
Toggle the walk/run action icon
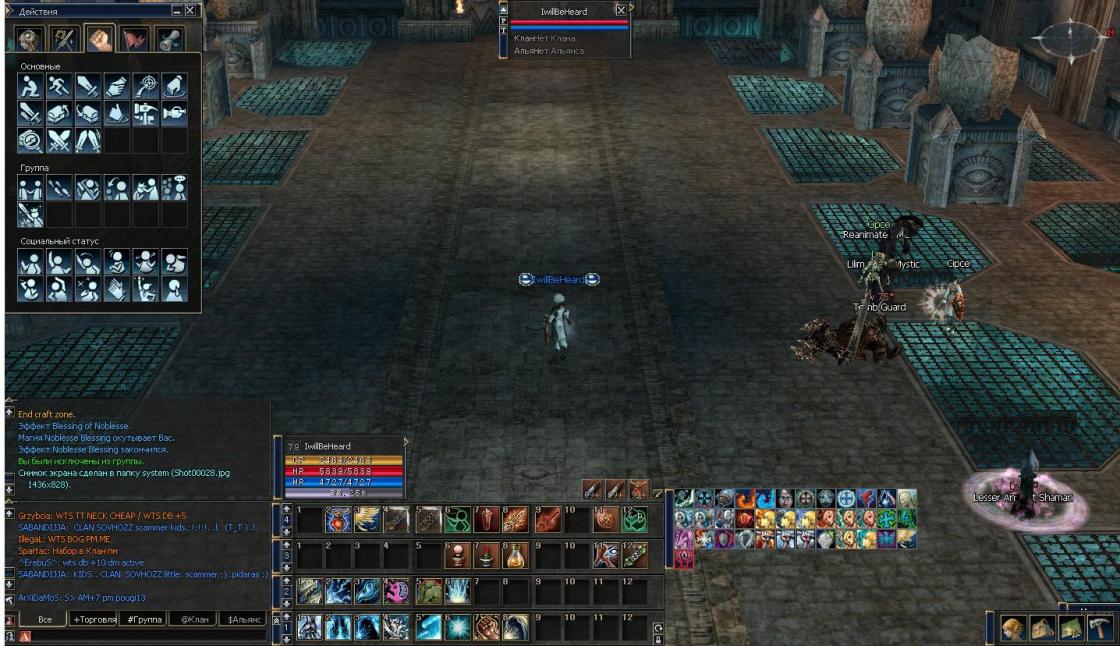pos(59,87)
